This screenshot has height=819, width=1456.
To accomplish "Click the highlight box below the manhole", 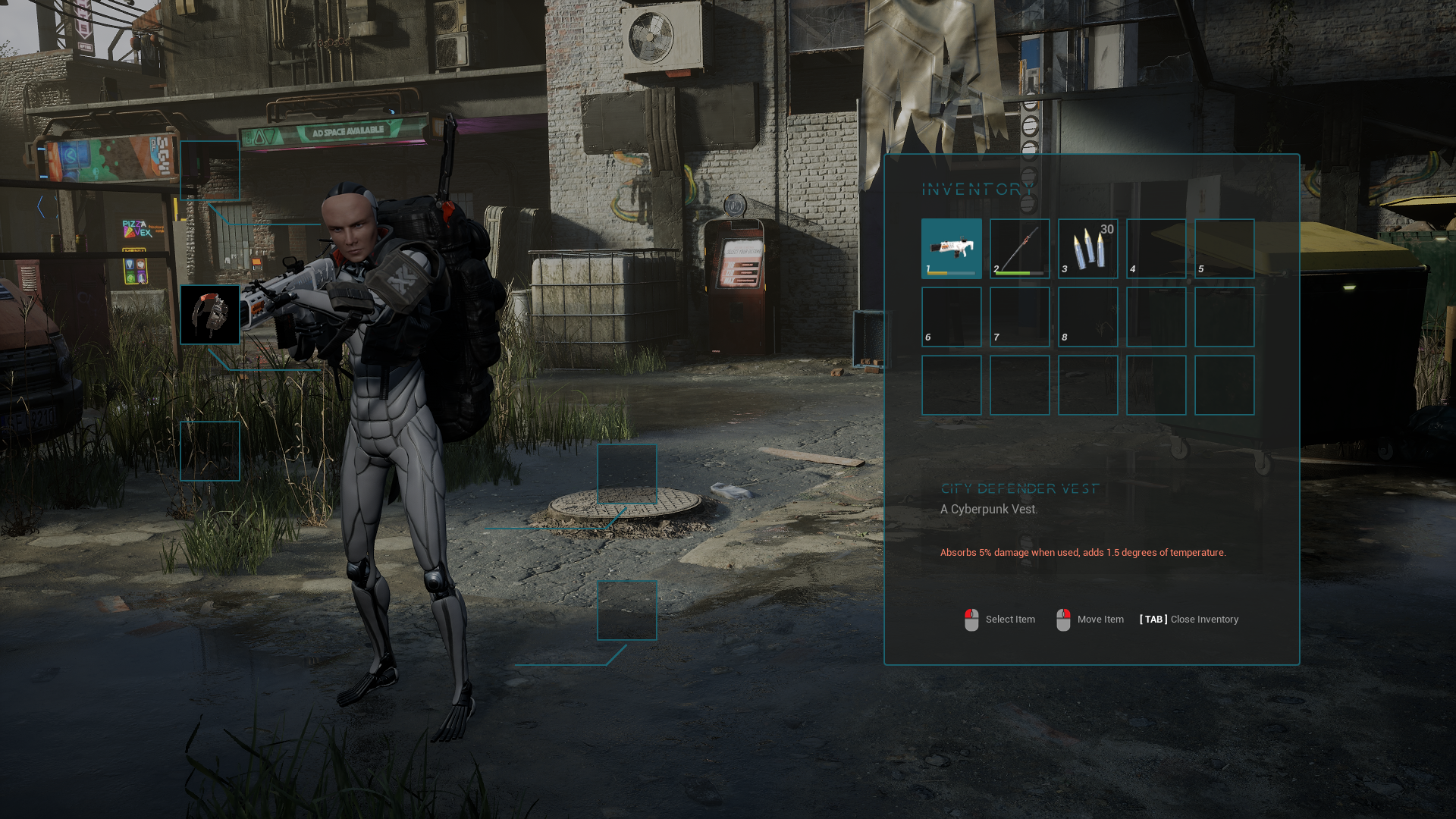I will tap(627, 610).
